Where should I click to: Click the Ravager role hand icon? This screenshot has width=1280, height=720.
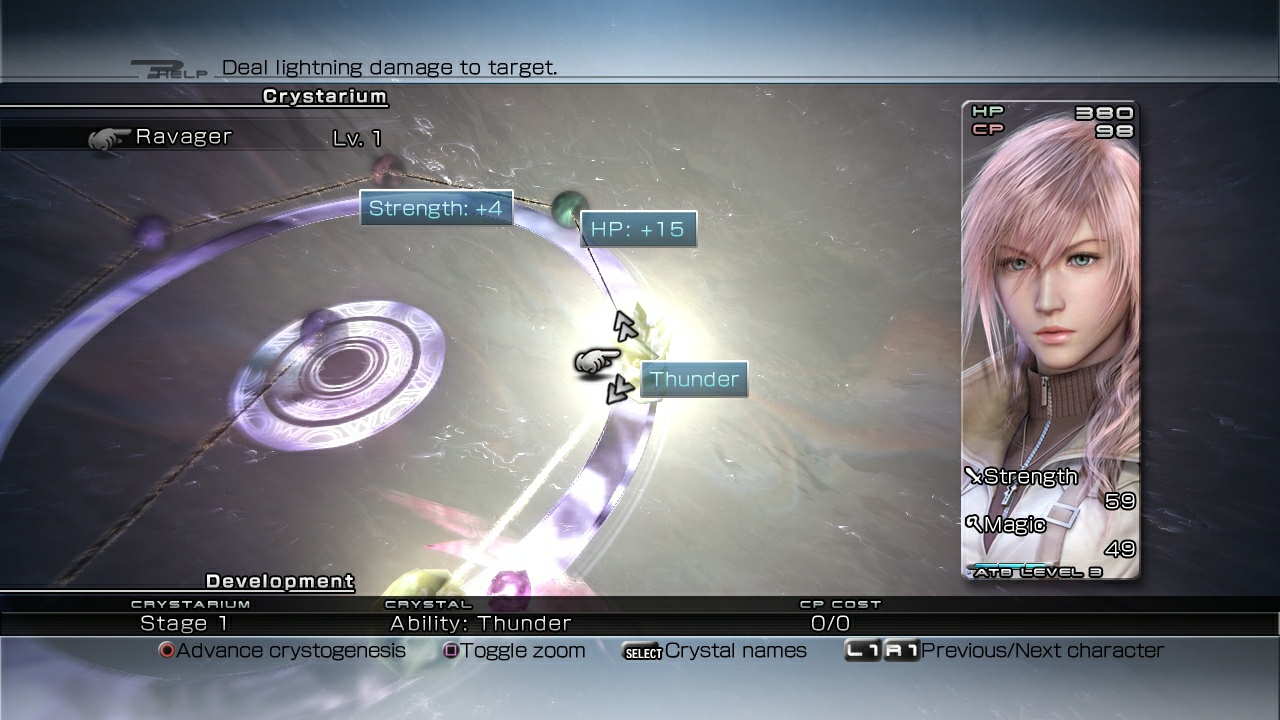pyautogui.click(x=108, y=137)
